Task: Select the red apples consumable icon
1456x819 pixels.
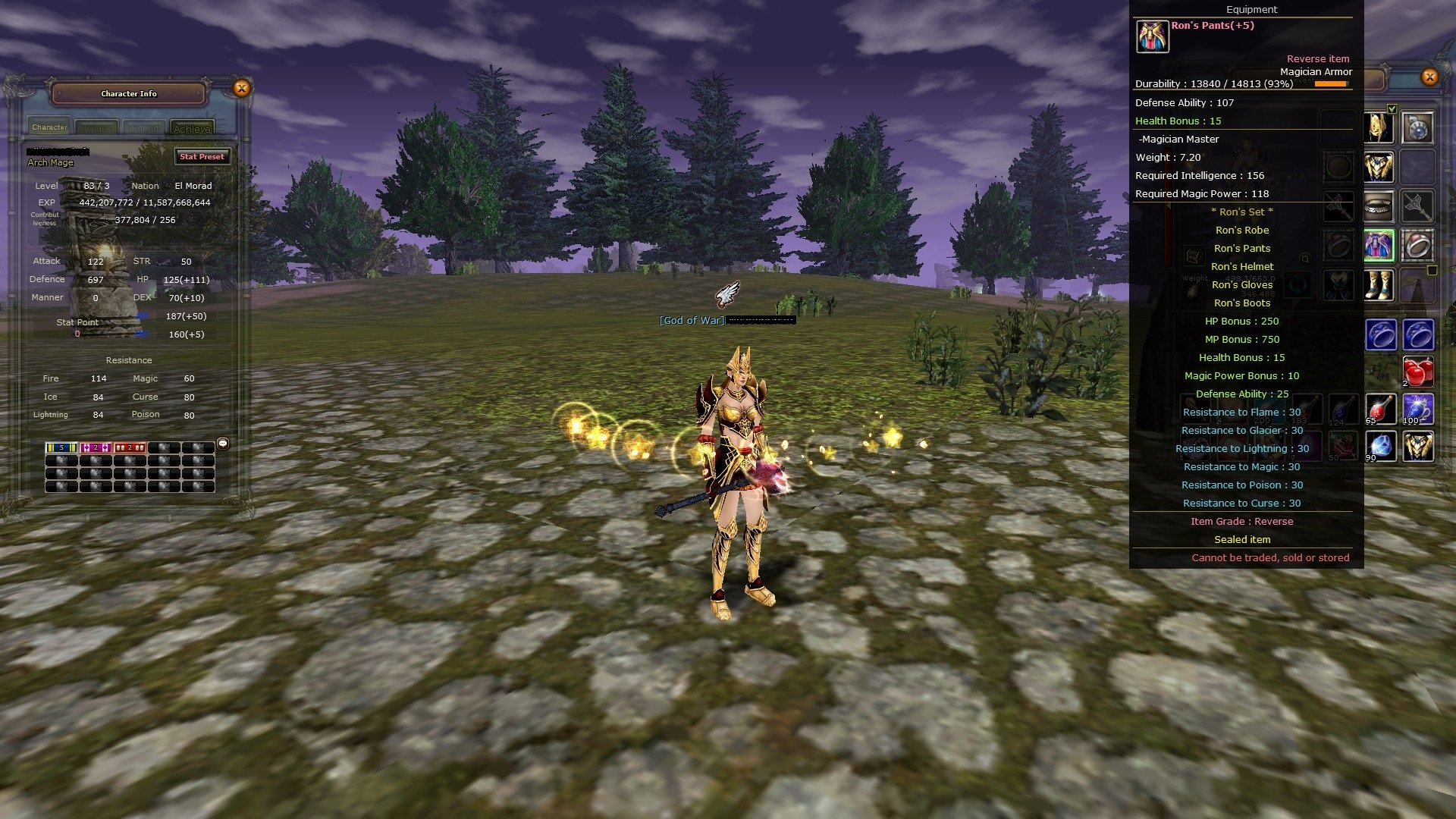Action: point(1419,371)
